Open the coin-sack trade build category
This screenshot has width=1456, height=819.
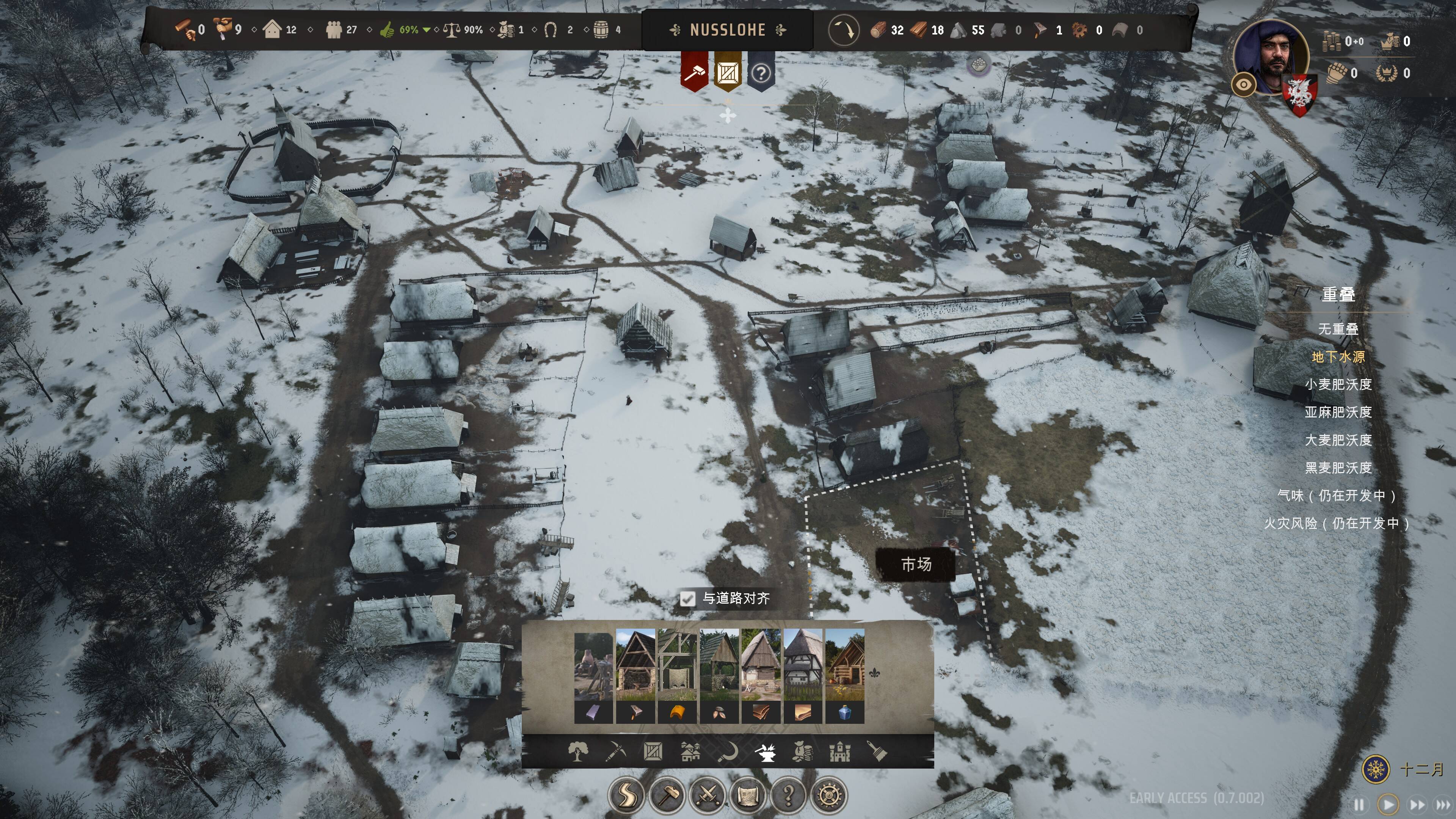tap(803, 752)
